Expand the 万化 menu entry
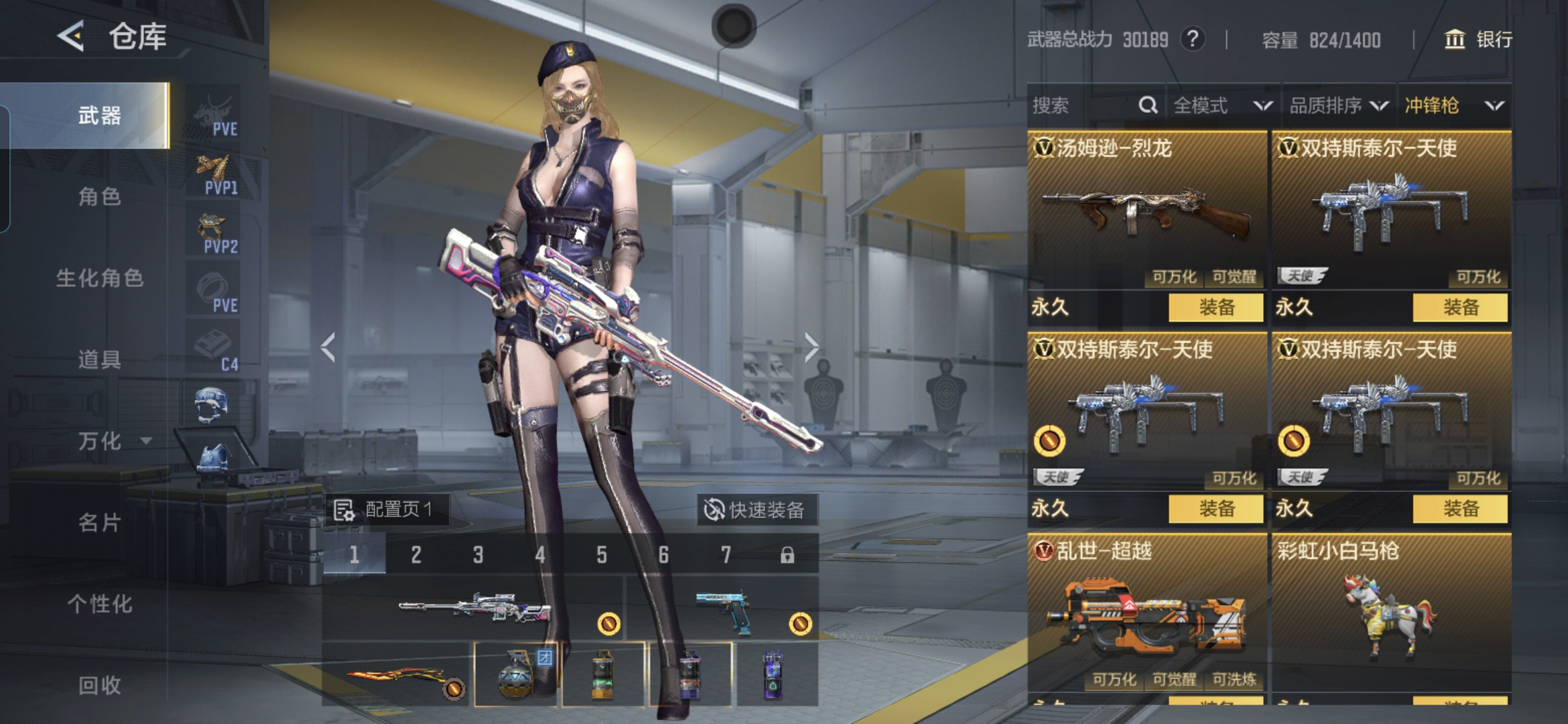Viewport: 1568px width, 724px height. [x=111, y=440]
